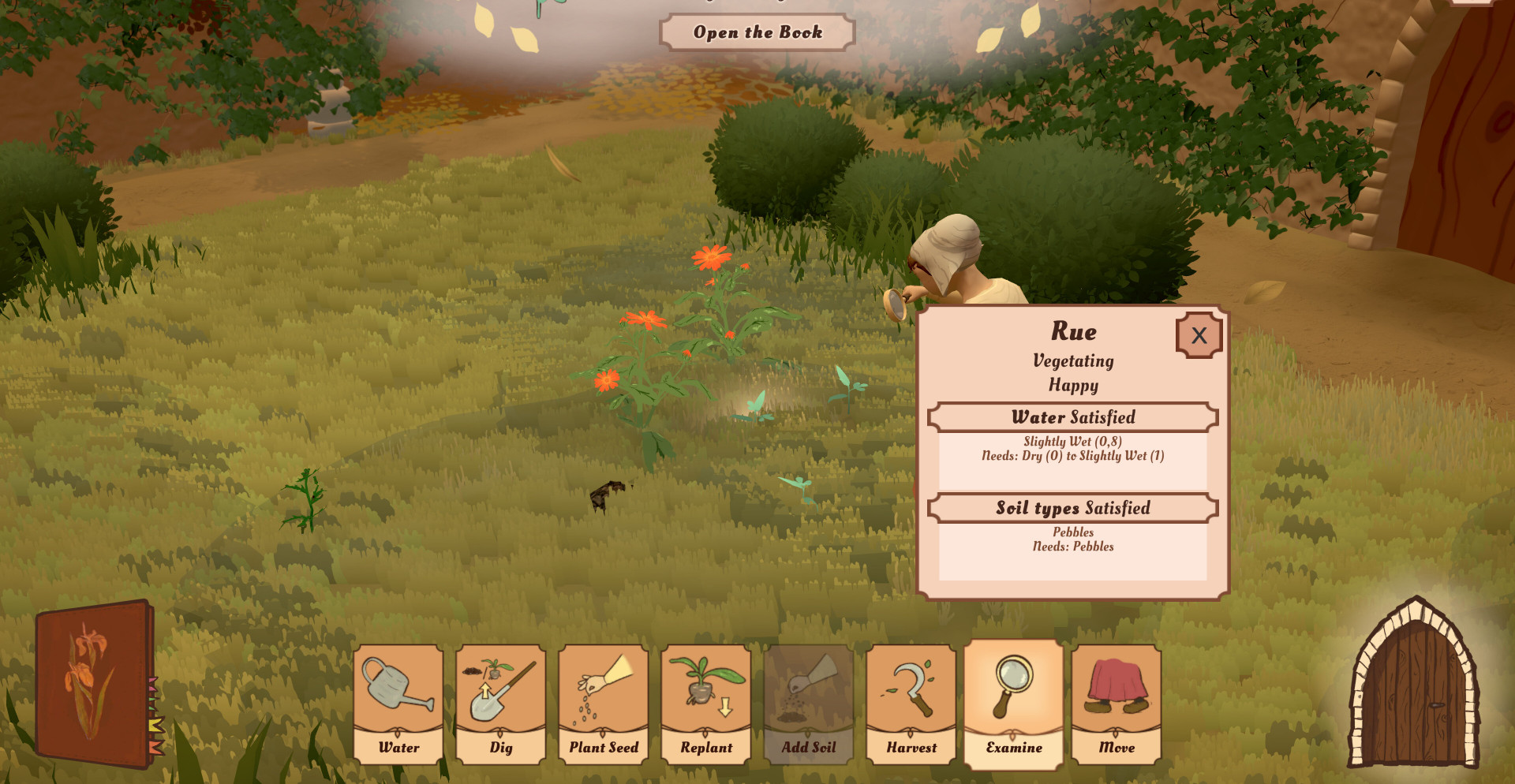1515x784 pixels.
Task: Choose the Dig shovel tool
Action: [501, 704]
